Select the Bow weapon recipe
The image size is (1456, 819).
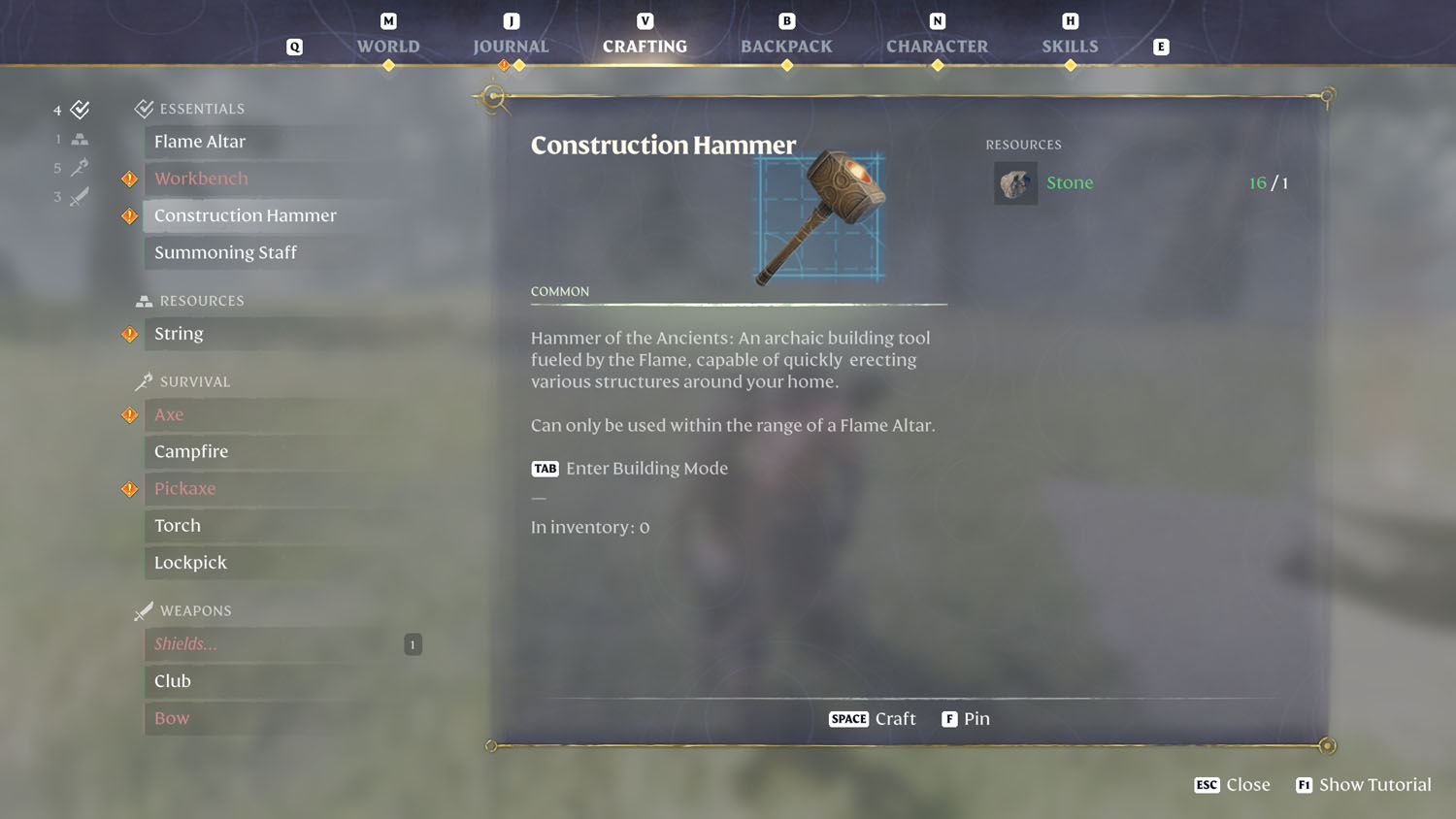pos(172,718)
